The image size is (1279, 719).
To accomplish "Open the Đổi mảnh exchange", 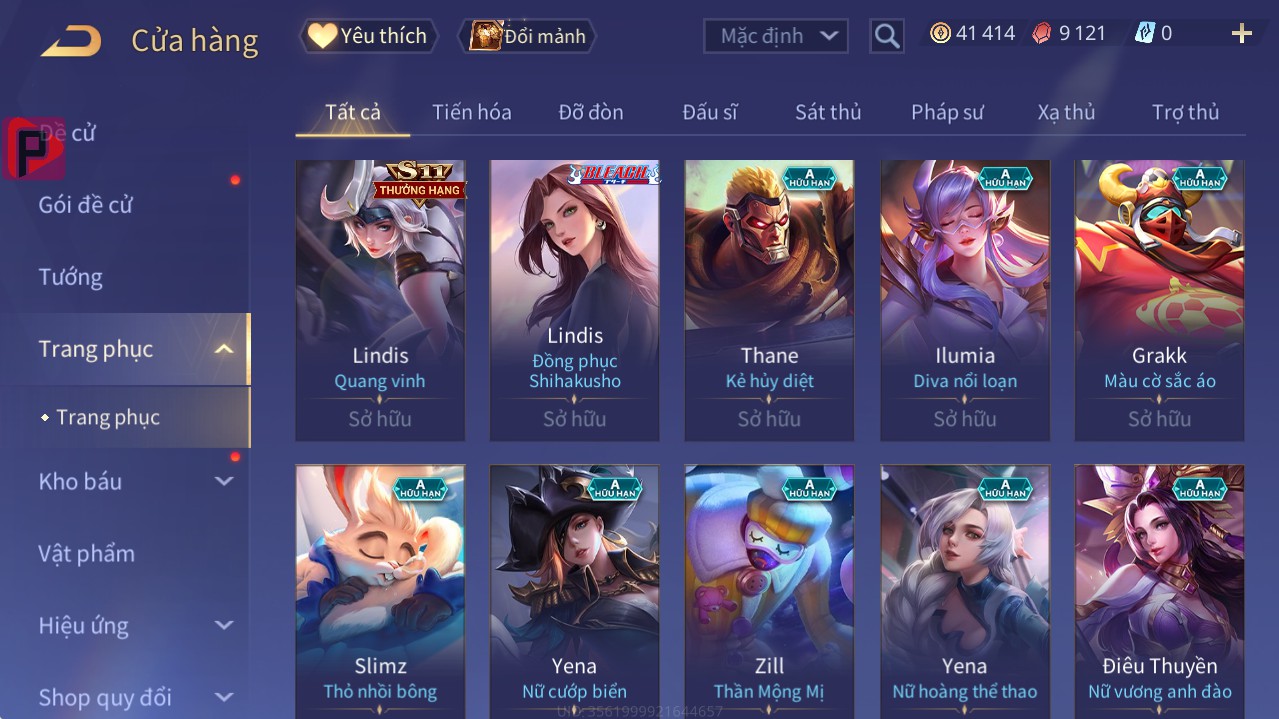I will 527,36.
